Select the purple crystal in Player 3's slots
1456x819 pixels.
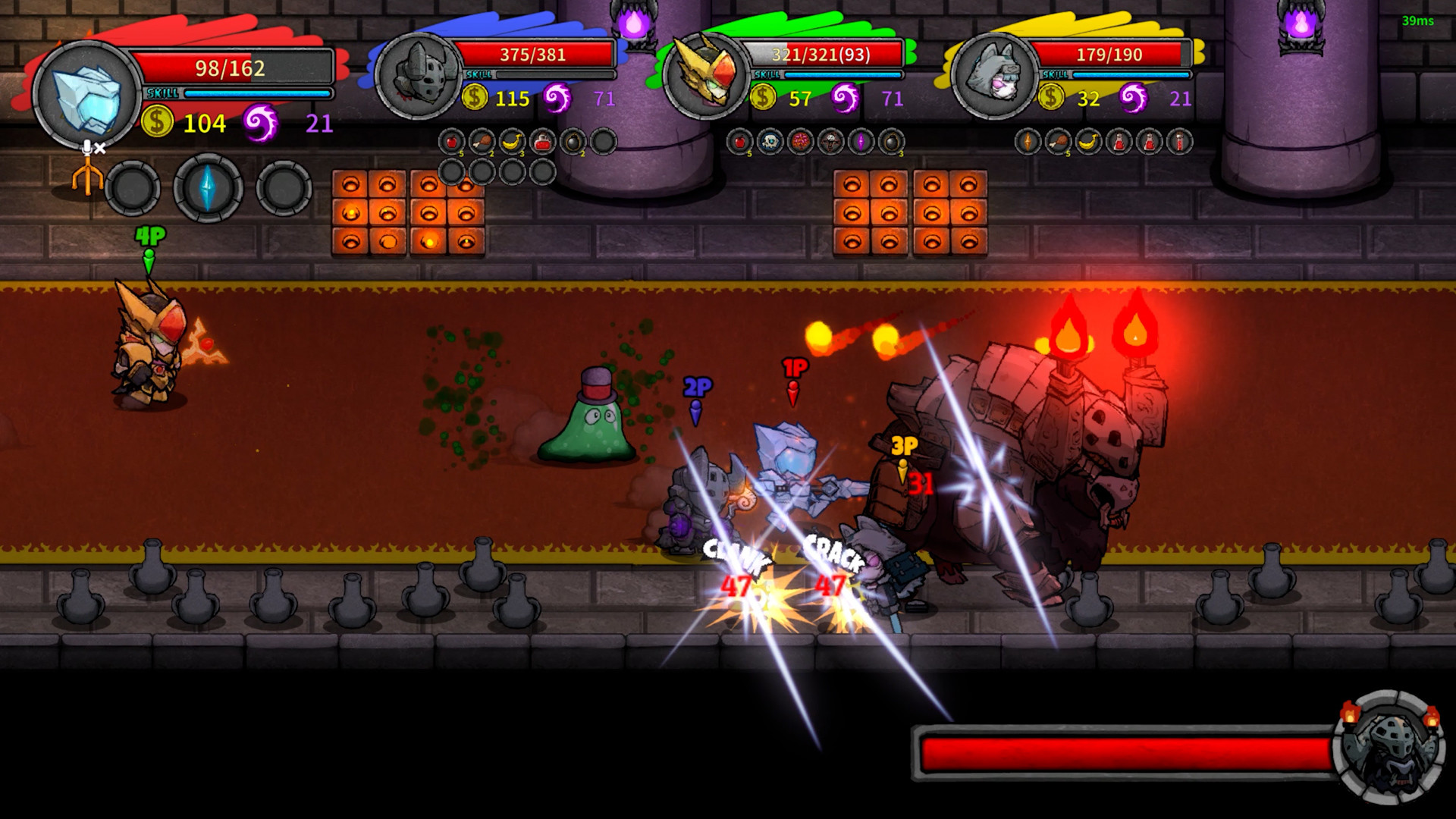(x=860, y=141)
